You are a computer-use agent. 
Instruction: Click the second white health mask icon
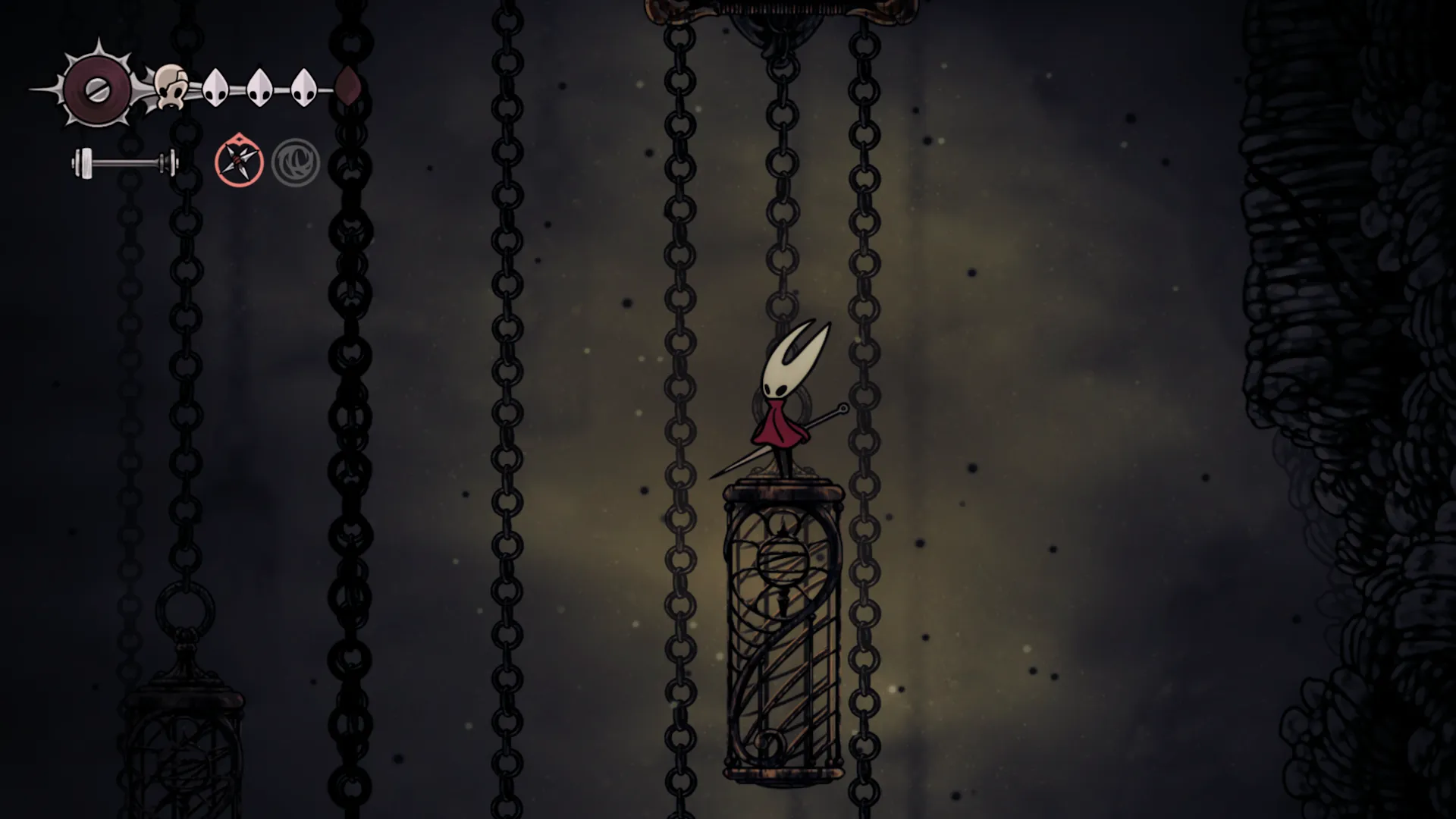pos(260,86)
